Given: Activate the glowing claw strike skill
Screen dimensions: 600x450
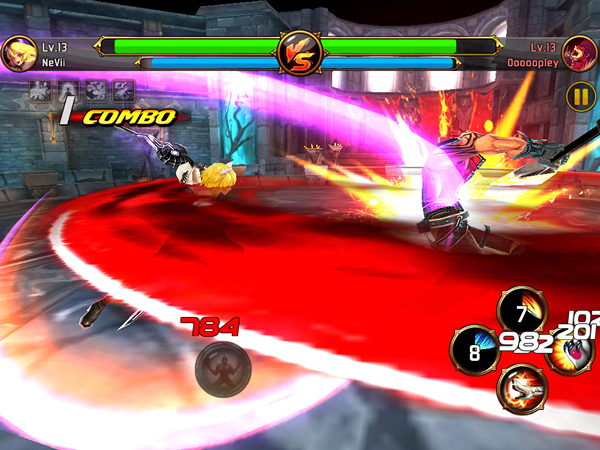Looking at the screenshot, I should point(574,353).
